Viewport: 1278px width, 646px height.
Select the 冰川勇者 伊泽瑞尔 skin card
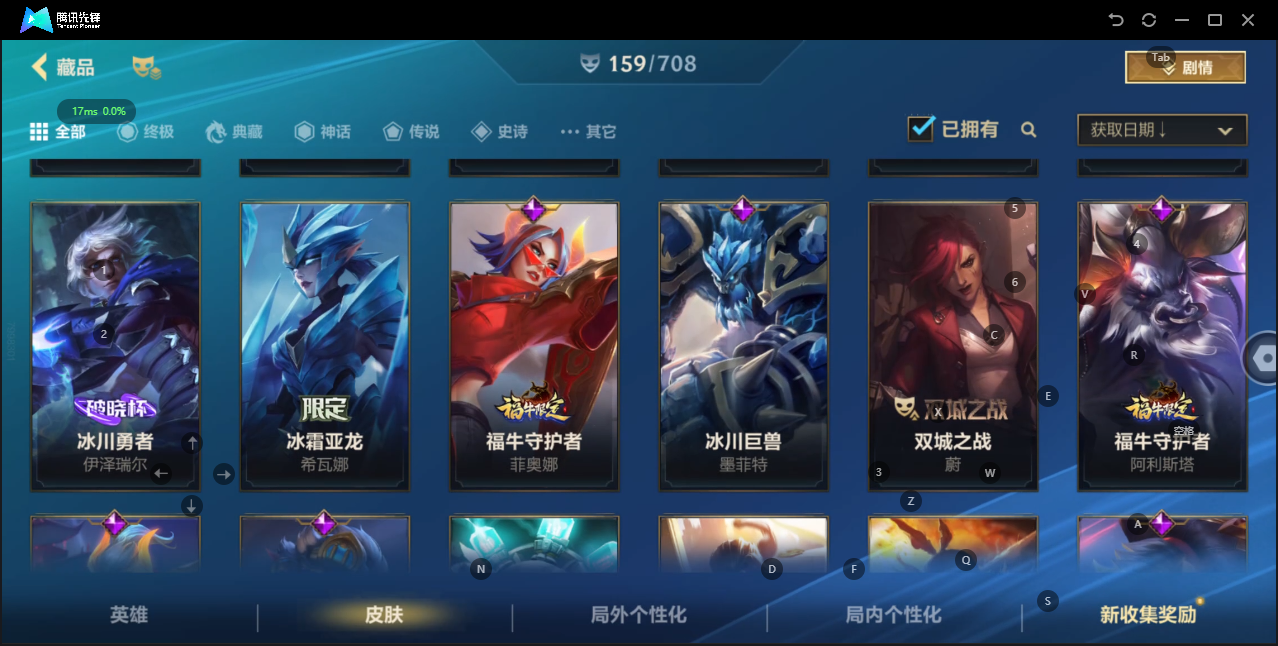click(115, 345)
